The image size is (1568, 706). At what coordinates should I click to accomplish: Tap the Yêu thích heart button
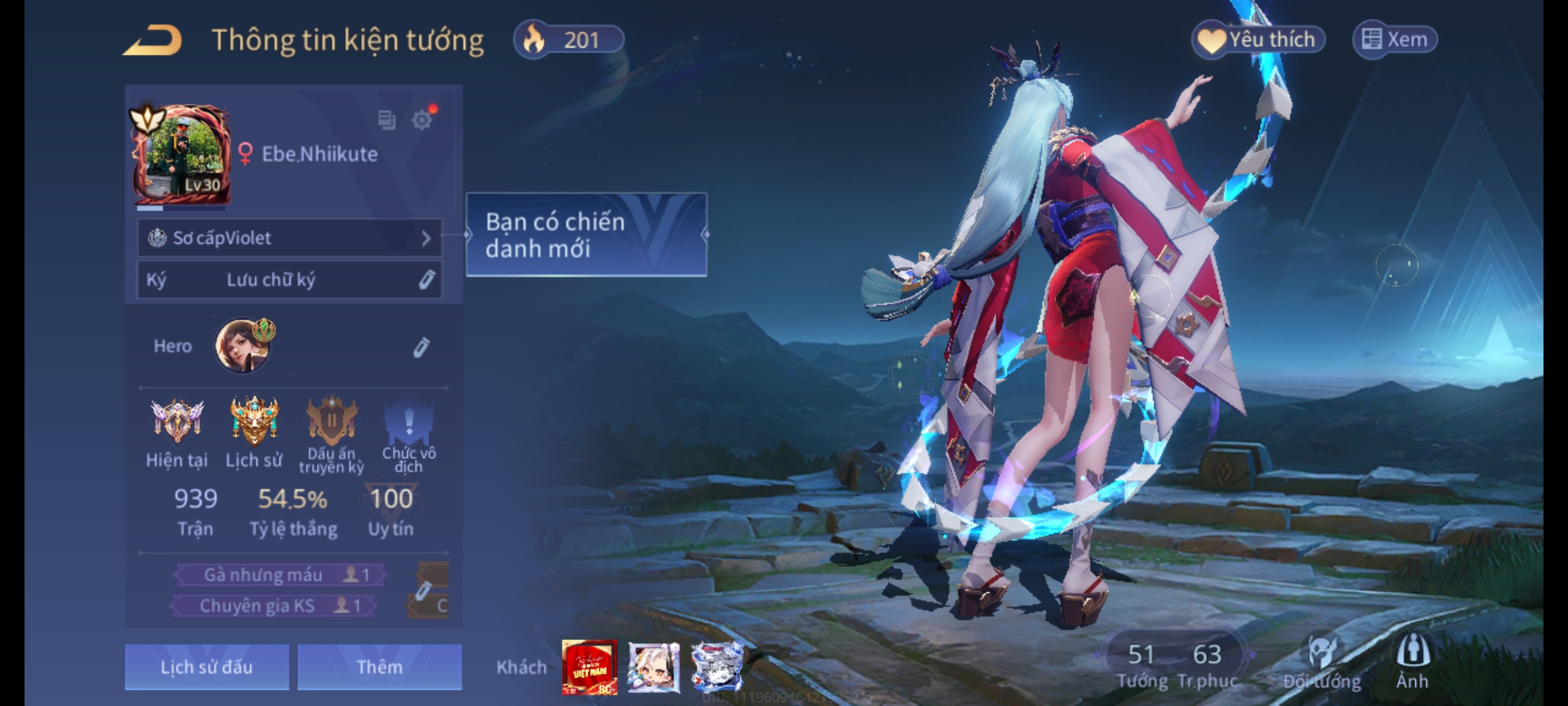[1258, 40]
